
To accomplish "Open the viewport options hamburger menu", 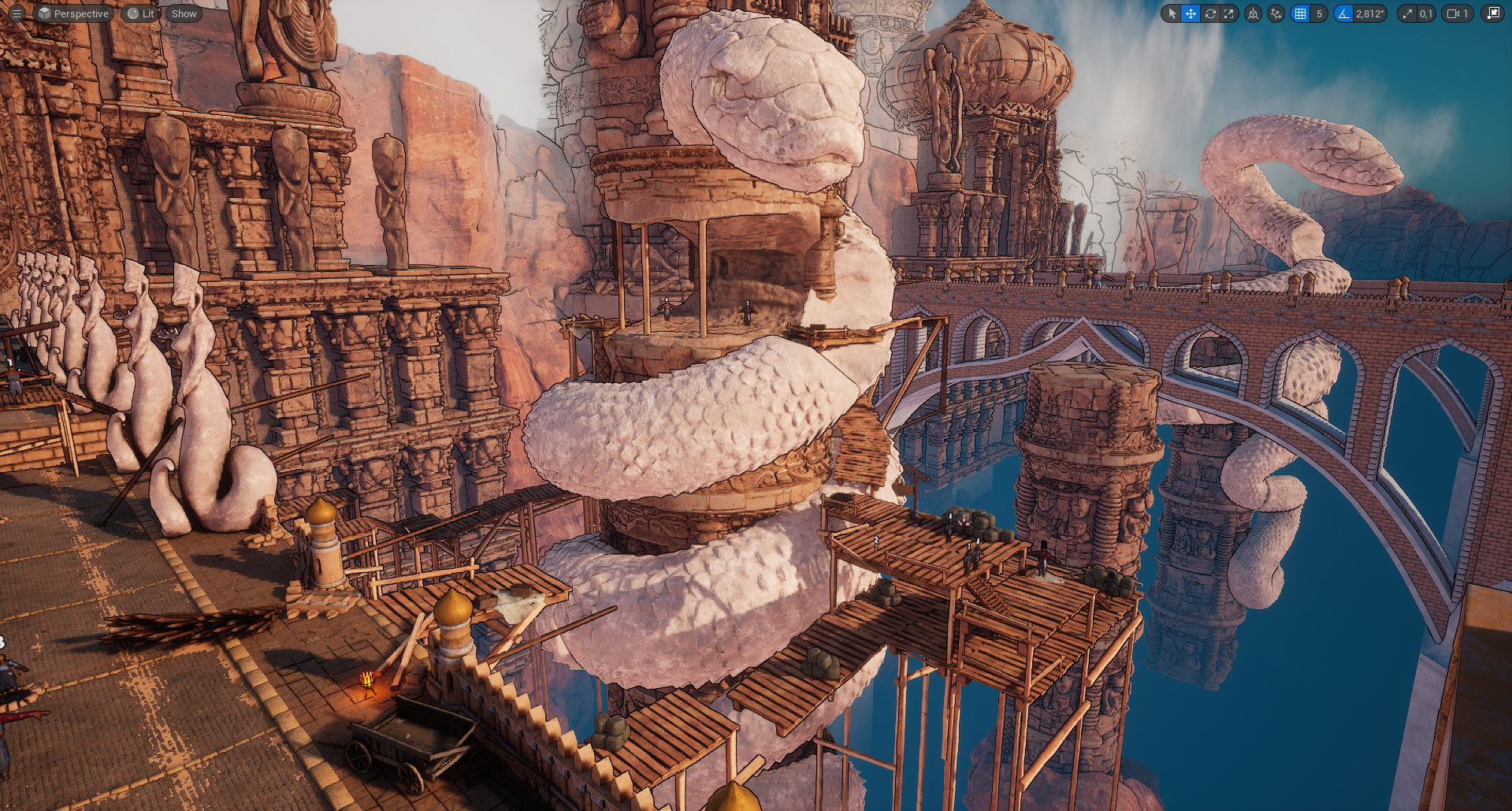I will click(17, 13).
